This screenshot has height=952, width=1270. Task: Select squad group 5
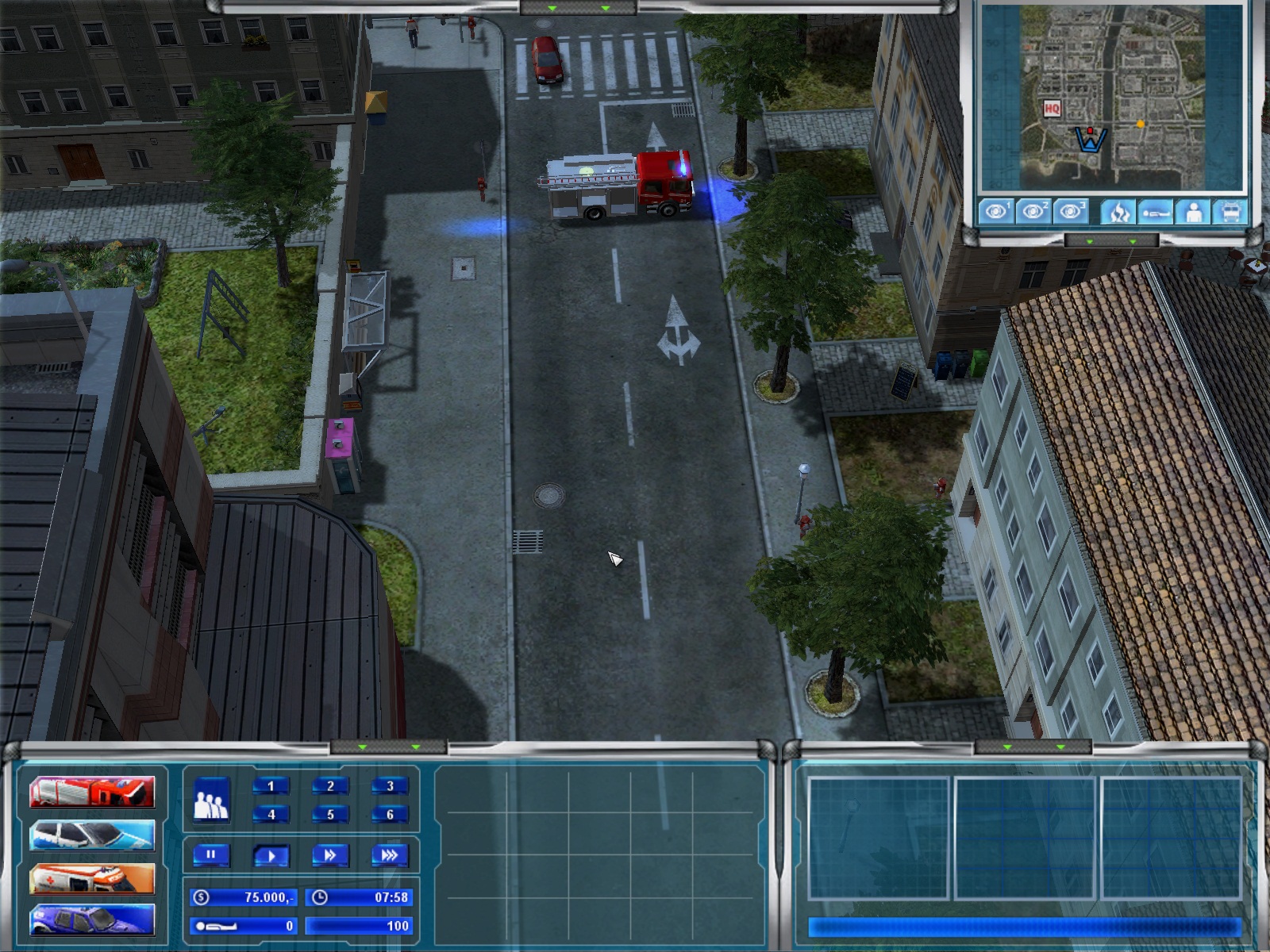pos(330,814)
